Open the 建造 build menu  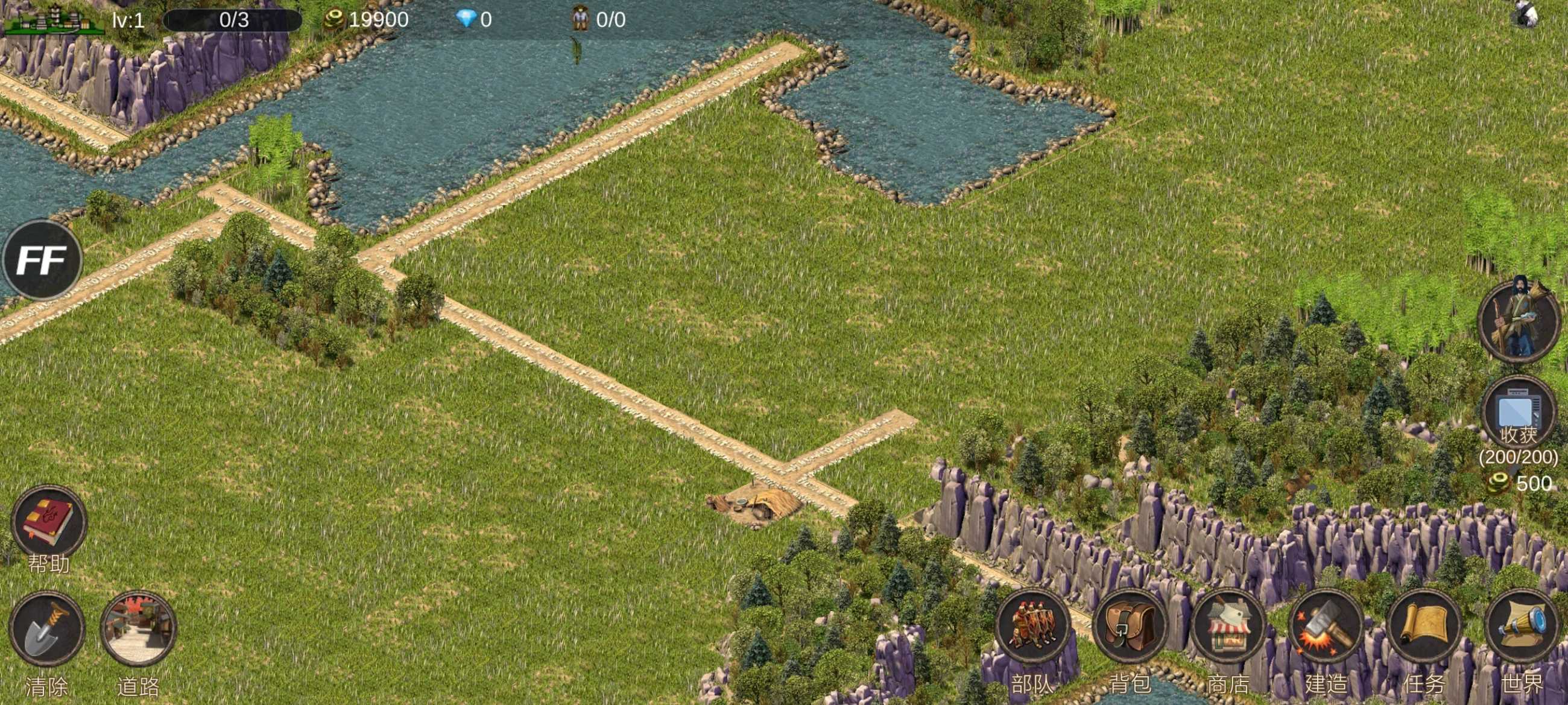pyautogui.click(x=1325, y=627)
